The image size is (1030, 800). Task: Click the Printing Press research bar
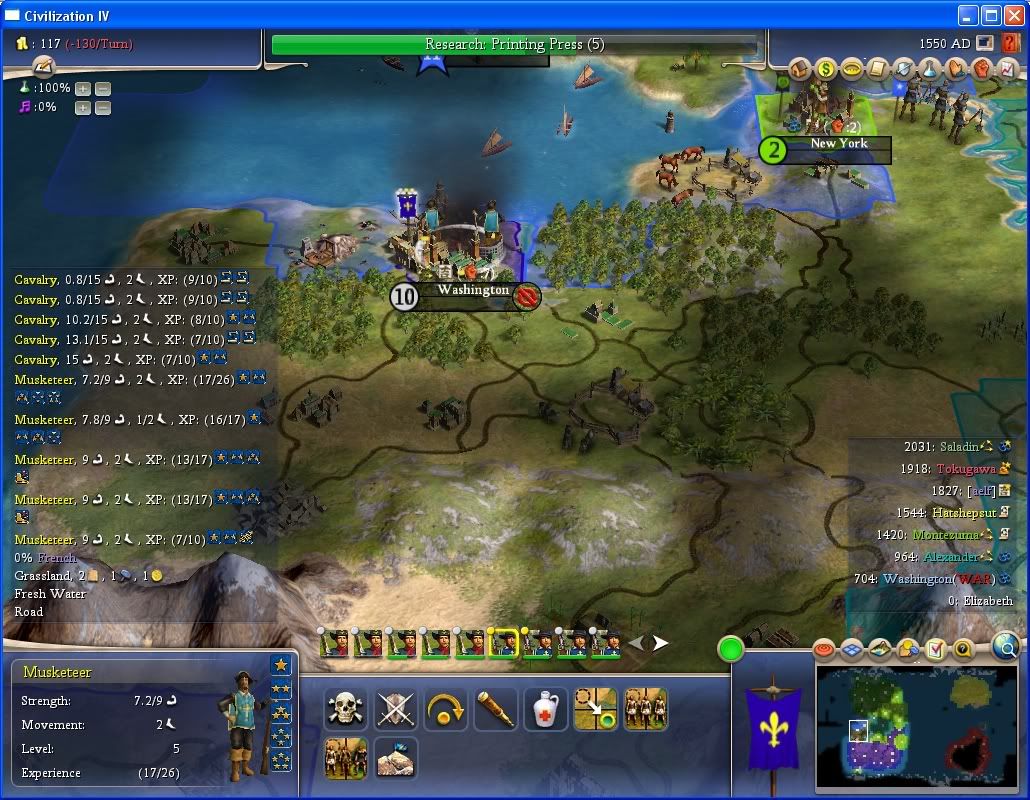click(514, 45)
